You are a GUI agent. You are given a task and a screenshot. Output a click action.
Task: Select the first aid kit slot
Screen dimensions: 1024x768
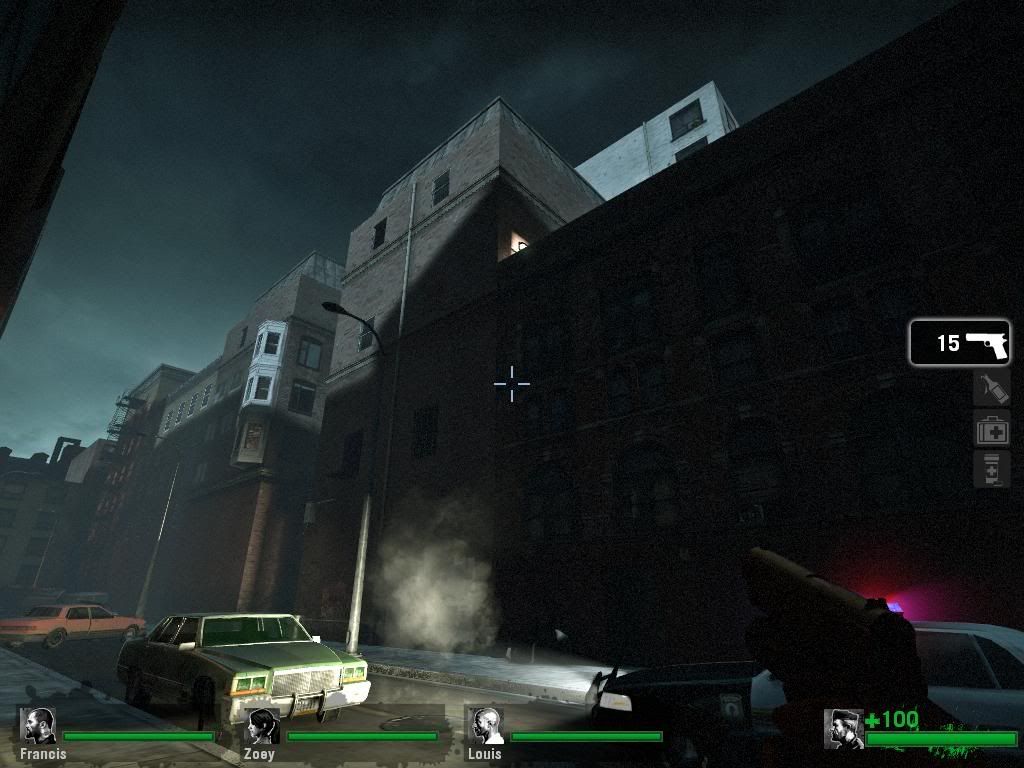(x=991, y=430)
